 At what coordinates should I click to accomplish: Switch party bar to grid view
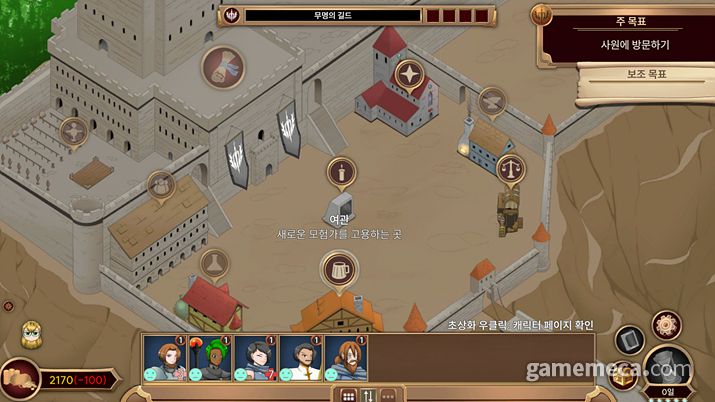tap(349, 395)
